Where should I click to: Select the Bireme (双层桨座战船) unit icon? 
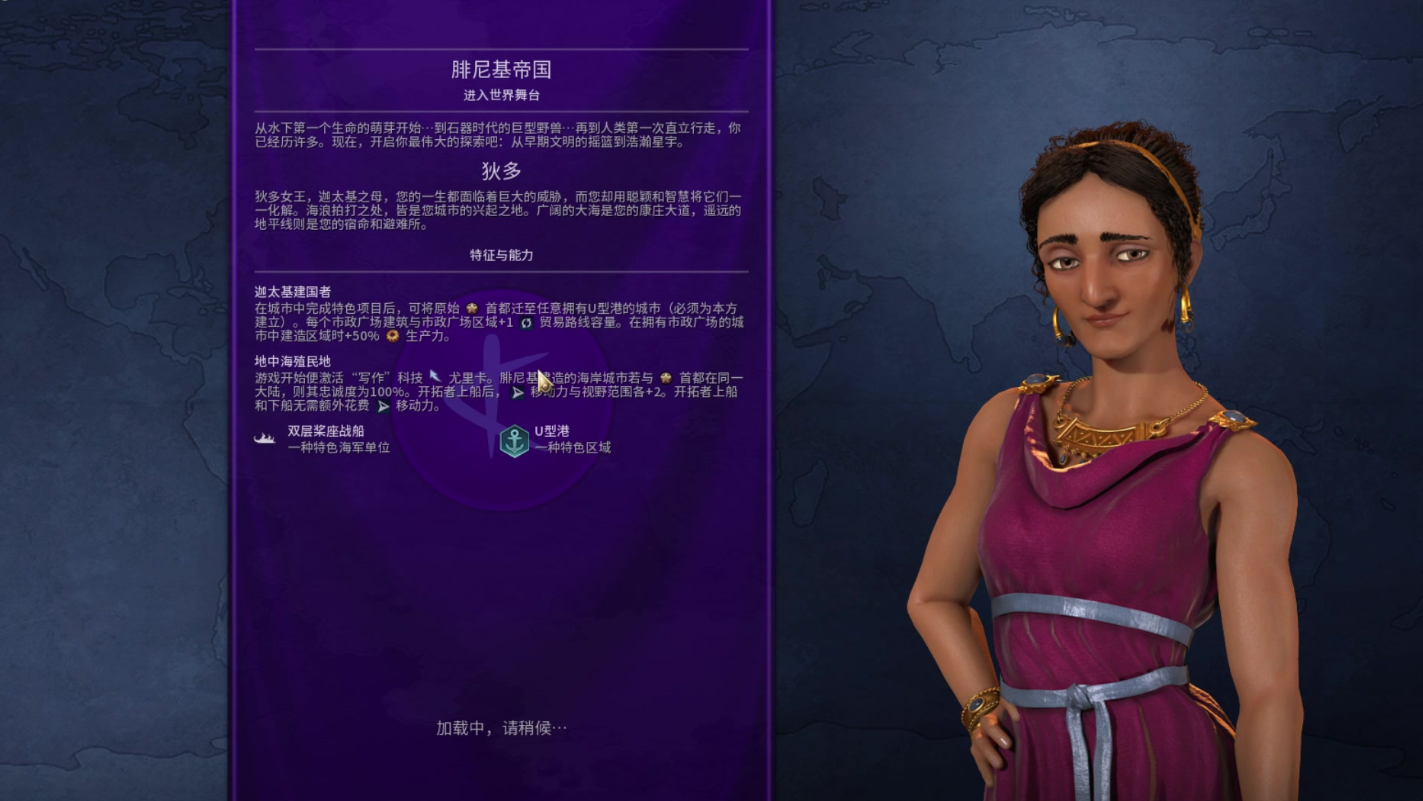pos(266,438)
